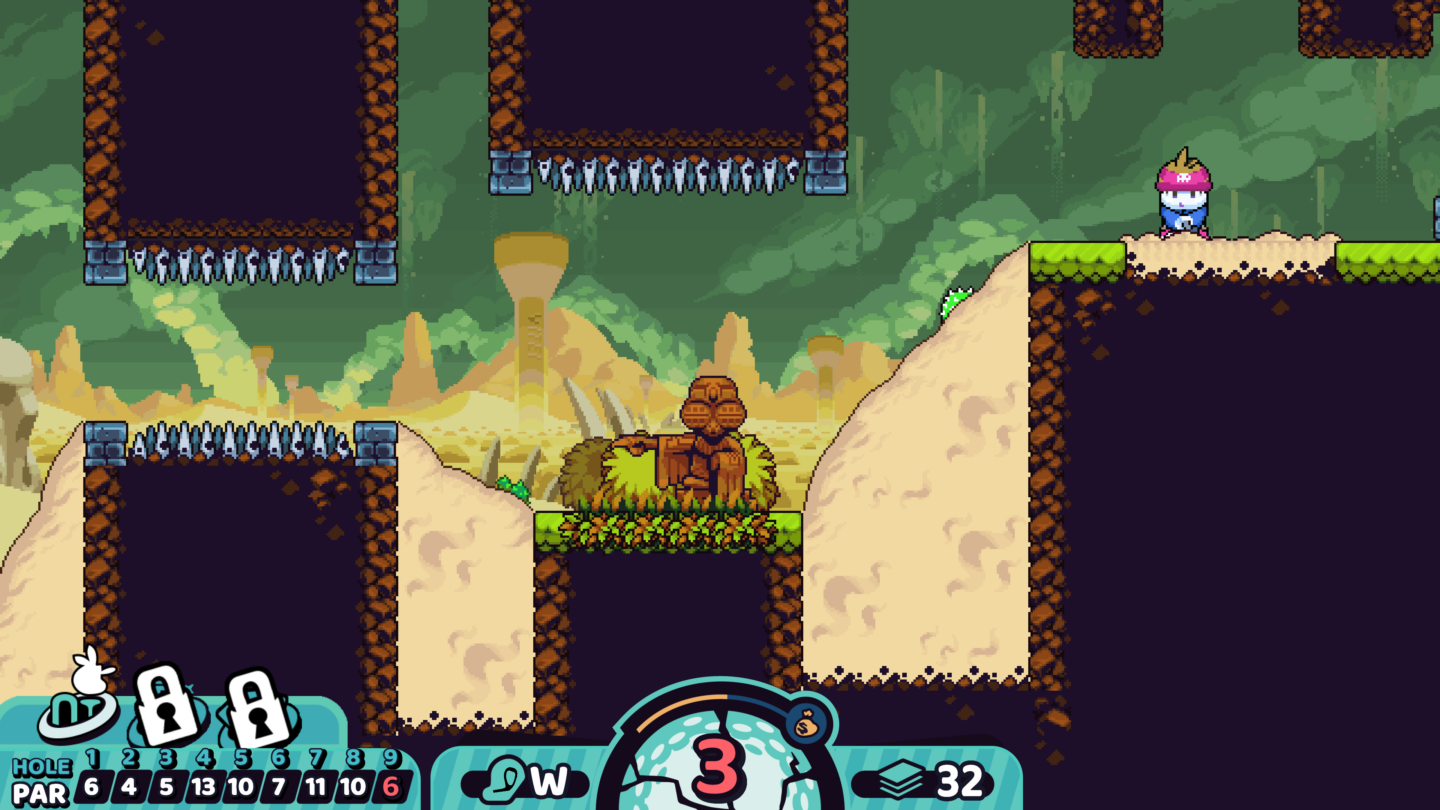Click the stone idol statue
The image size is (1440, 810).
[x=713, y=440]
